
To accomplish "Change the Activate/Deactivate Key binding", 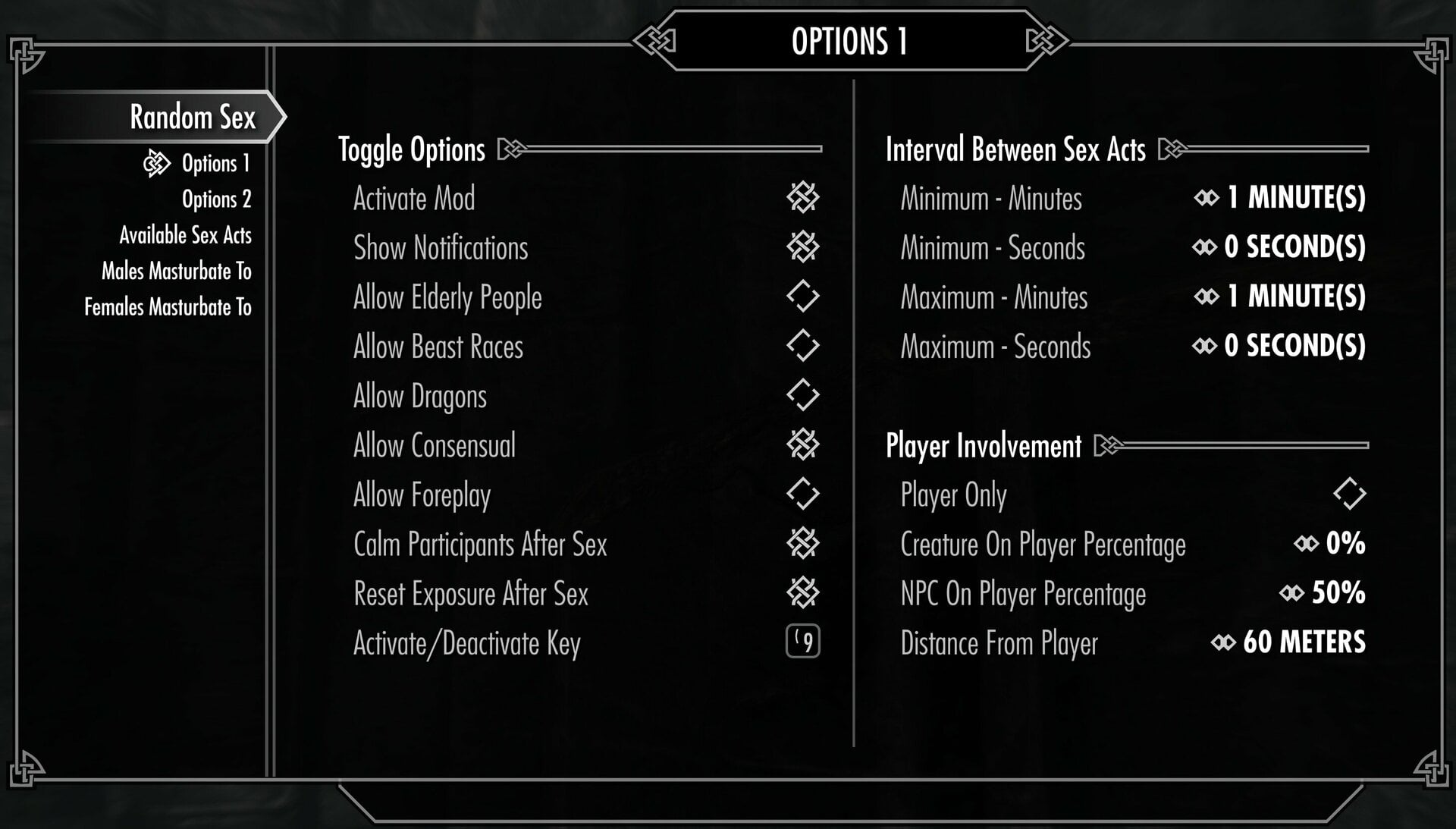I will [x=802, y=642].
